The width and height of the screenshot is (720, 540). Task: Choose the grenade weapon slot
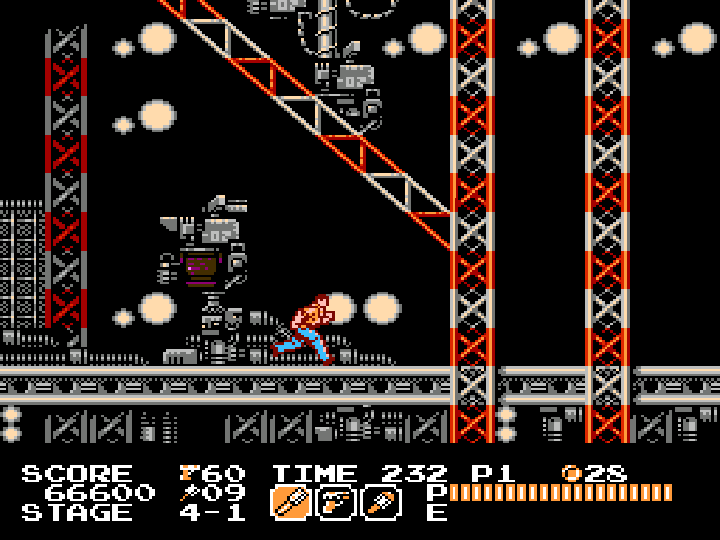[381, 500]
